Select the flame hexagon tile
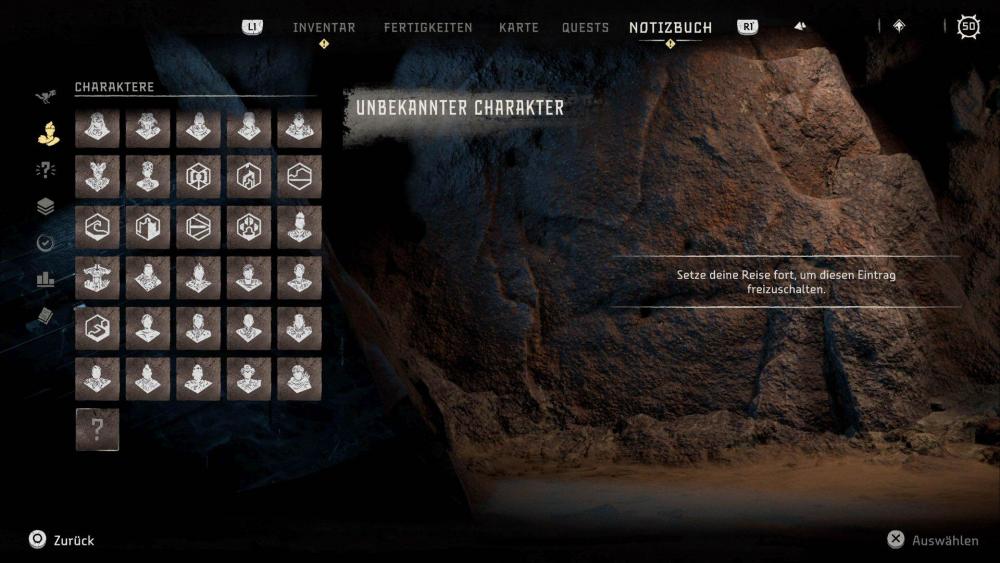Viewport: 1000px width, 563px height. click(x=249, y=177)
